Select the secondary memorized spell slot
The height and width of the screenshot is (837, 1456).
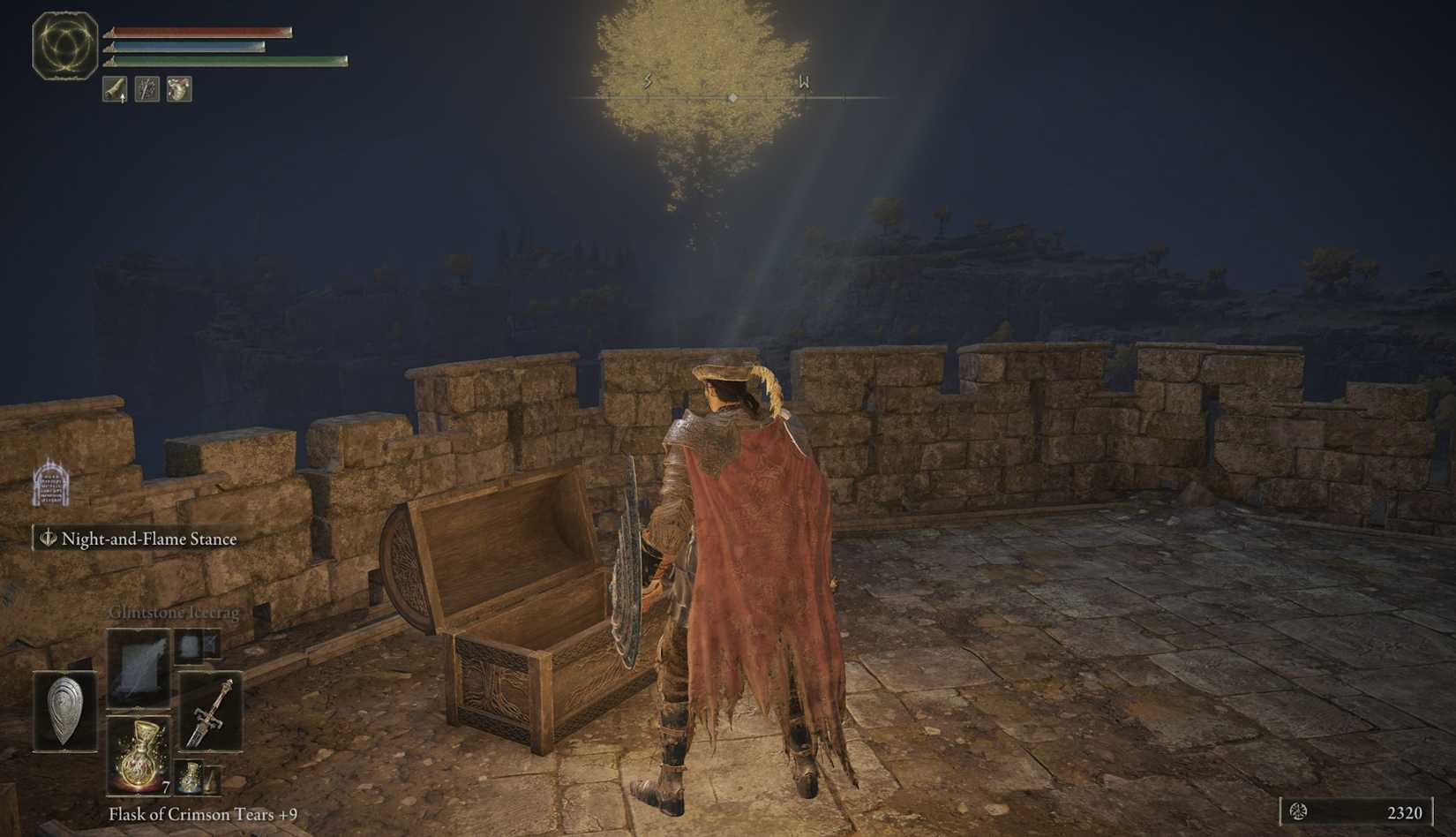[196, 648]
